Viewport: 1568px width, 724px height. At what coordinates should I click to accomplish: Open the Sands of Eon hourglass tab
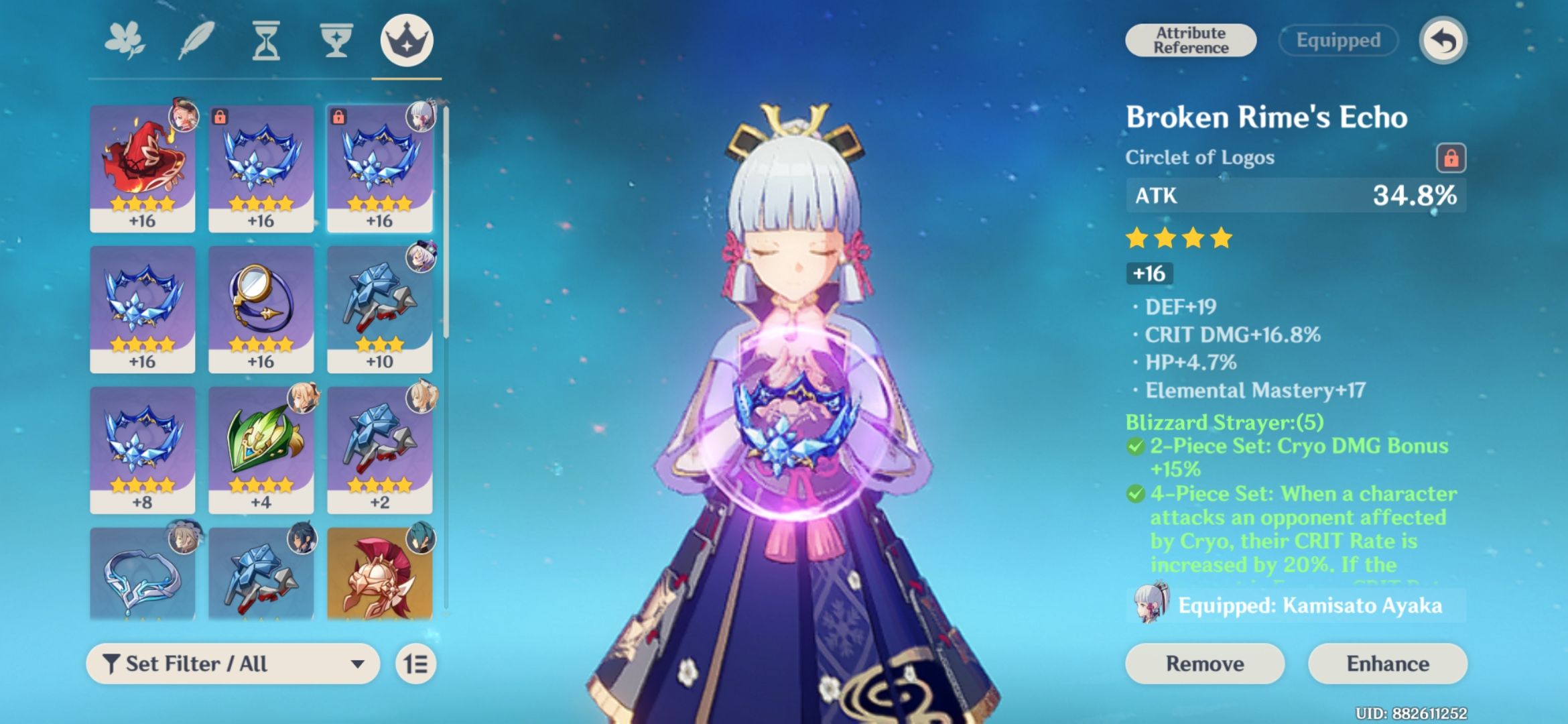coord(265,40)
